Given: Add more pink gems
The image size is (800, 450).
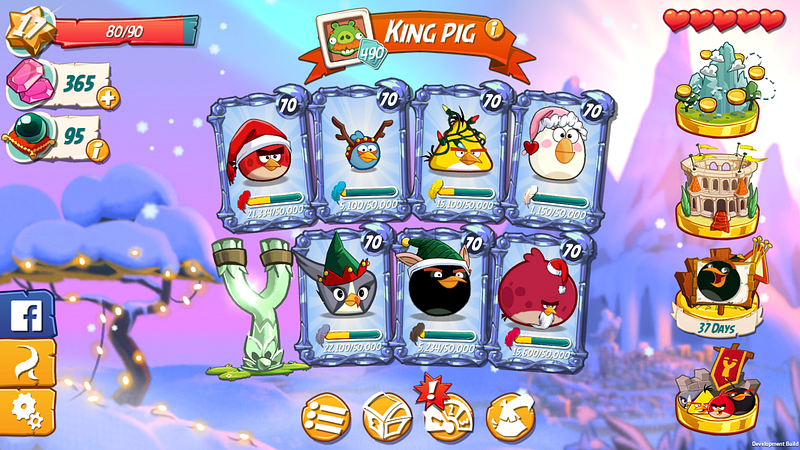Looking at the screenshot, I should [x=106, y=97].
